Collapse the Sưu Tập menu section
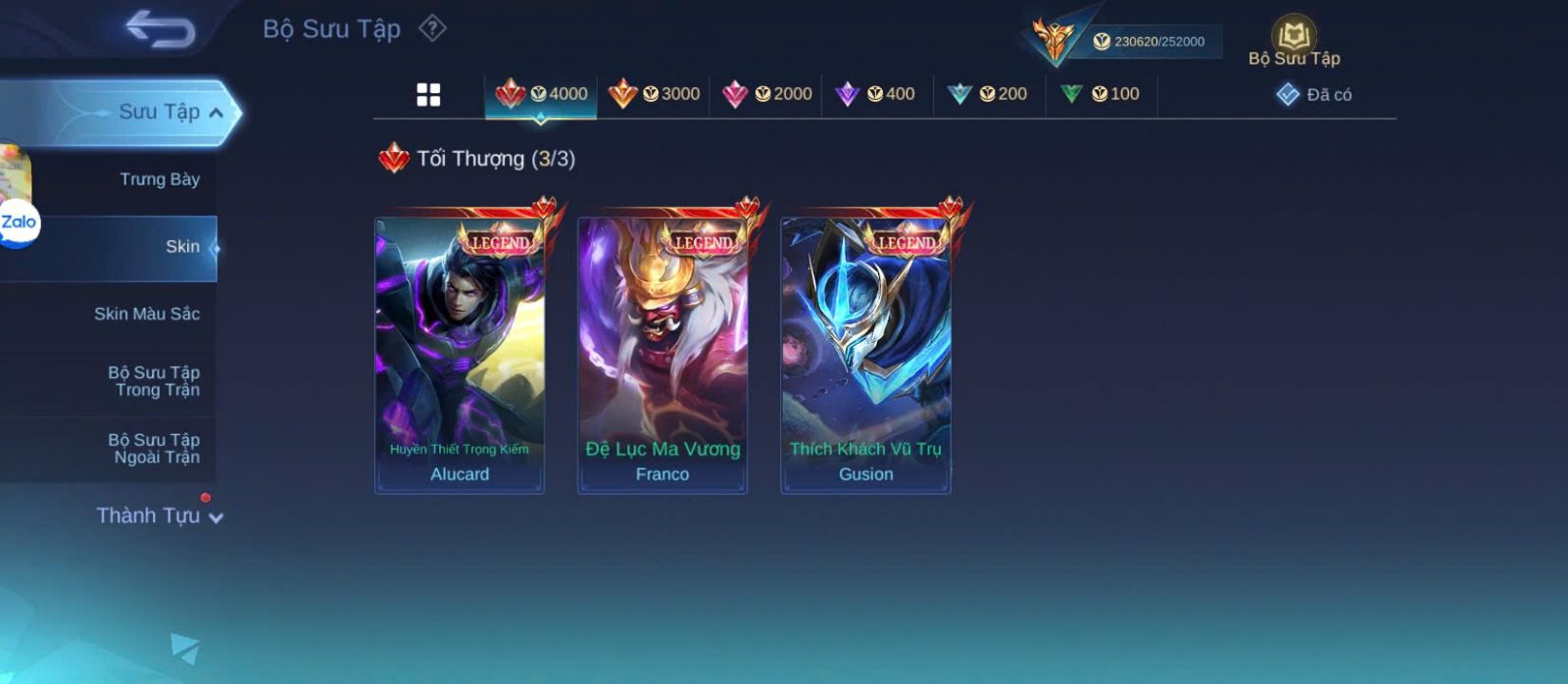The height and width of the screenshot is (684, 1568). click(x=217, y=113)
